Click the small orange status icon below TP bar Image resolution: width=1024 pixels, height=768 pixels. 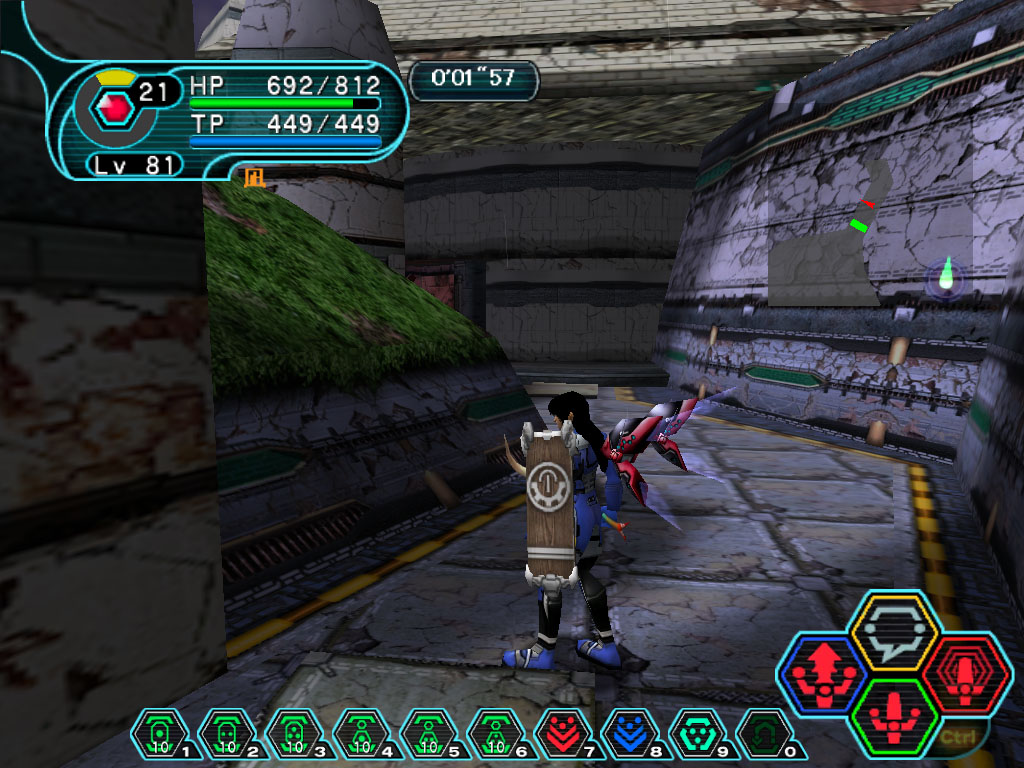(x=254, y=177)
